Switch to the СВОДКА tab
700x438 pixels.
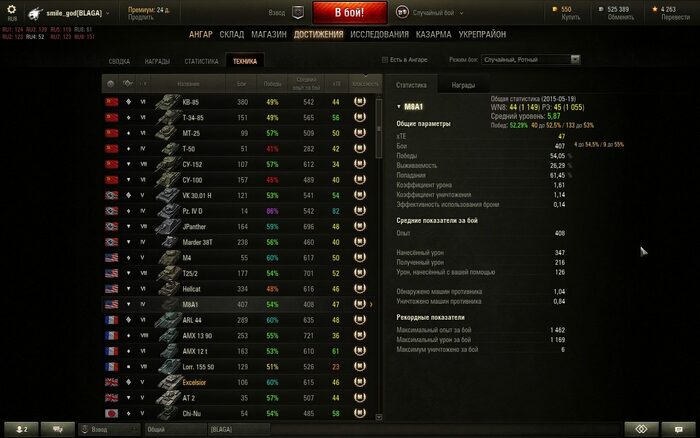[x=119, y=61]
